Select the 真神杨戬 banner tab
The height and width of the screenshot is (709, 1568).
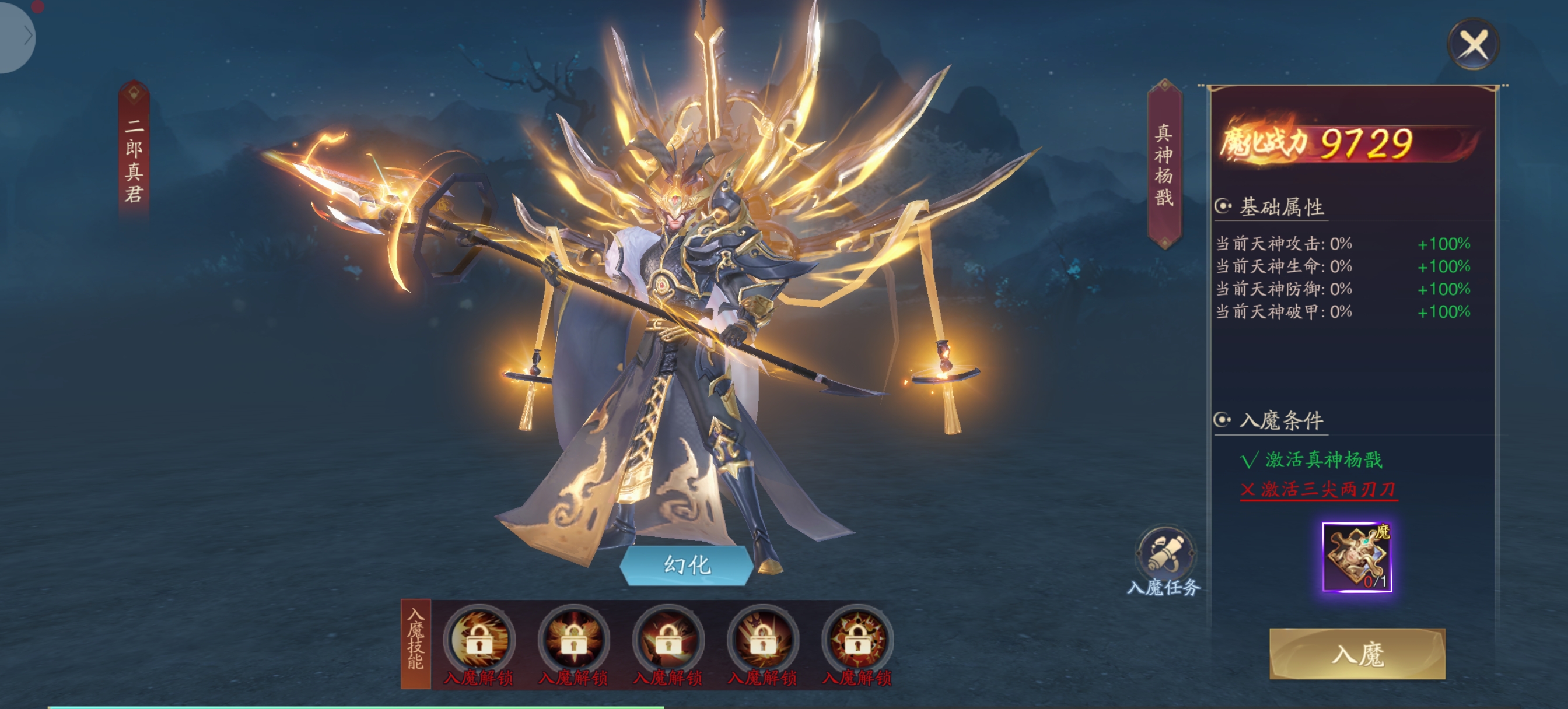pos(1164,164)
